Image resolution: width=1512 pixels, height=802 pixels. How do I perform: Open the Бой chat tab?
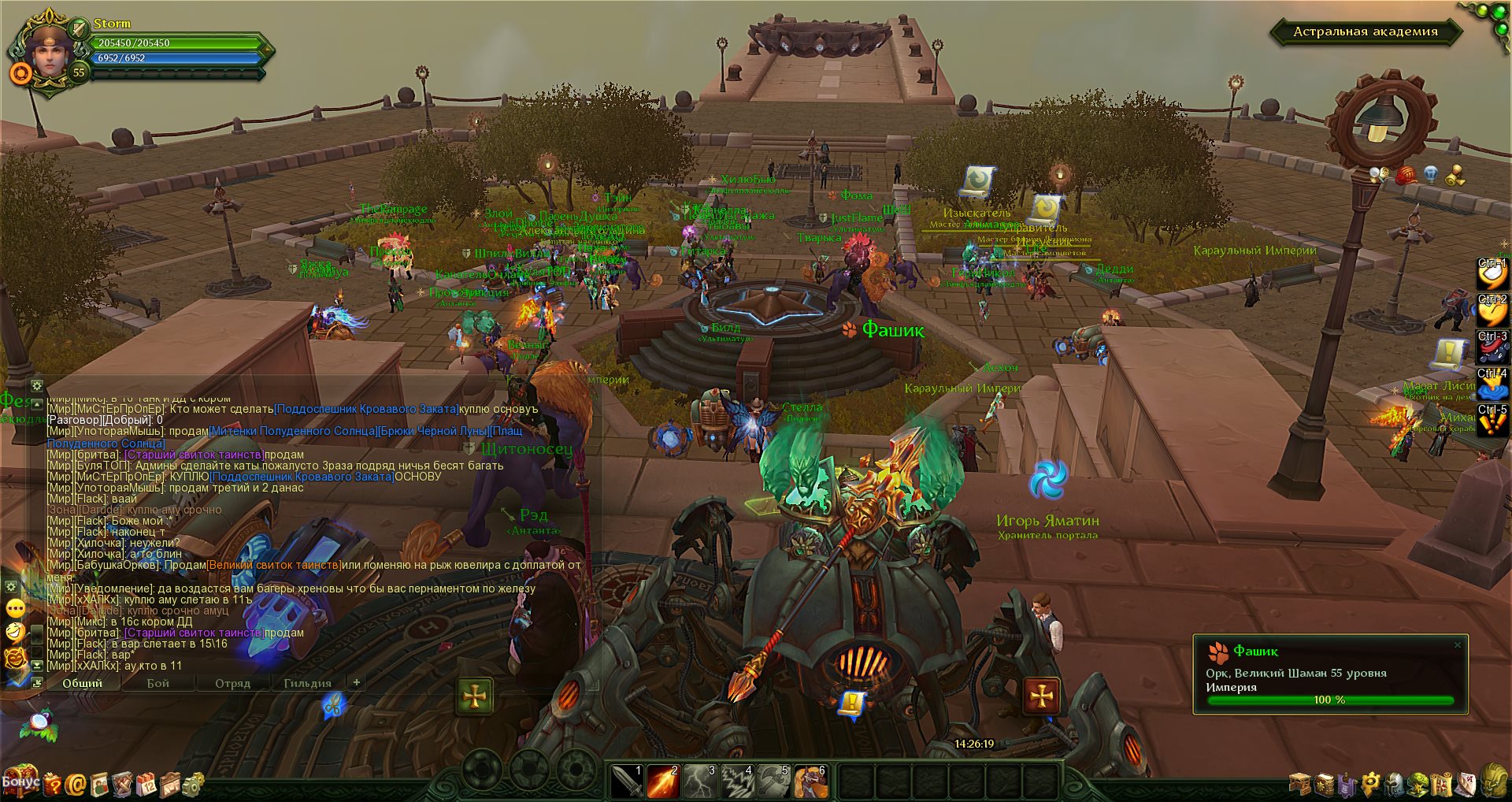tap(157, 683)
